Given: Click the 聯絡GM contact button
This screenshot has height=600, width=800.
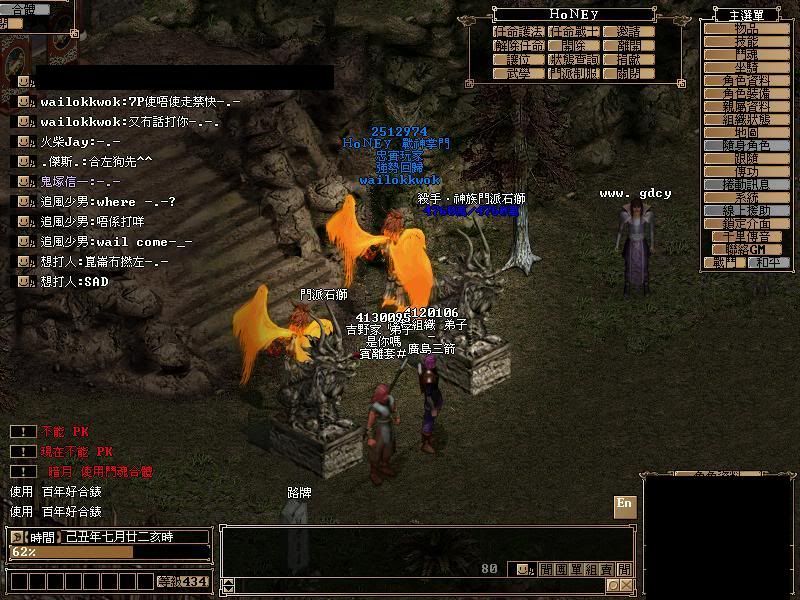Looking at the screenshot, I should (x=746, y=250).
